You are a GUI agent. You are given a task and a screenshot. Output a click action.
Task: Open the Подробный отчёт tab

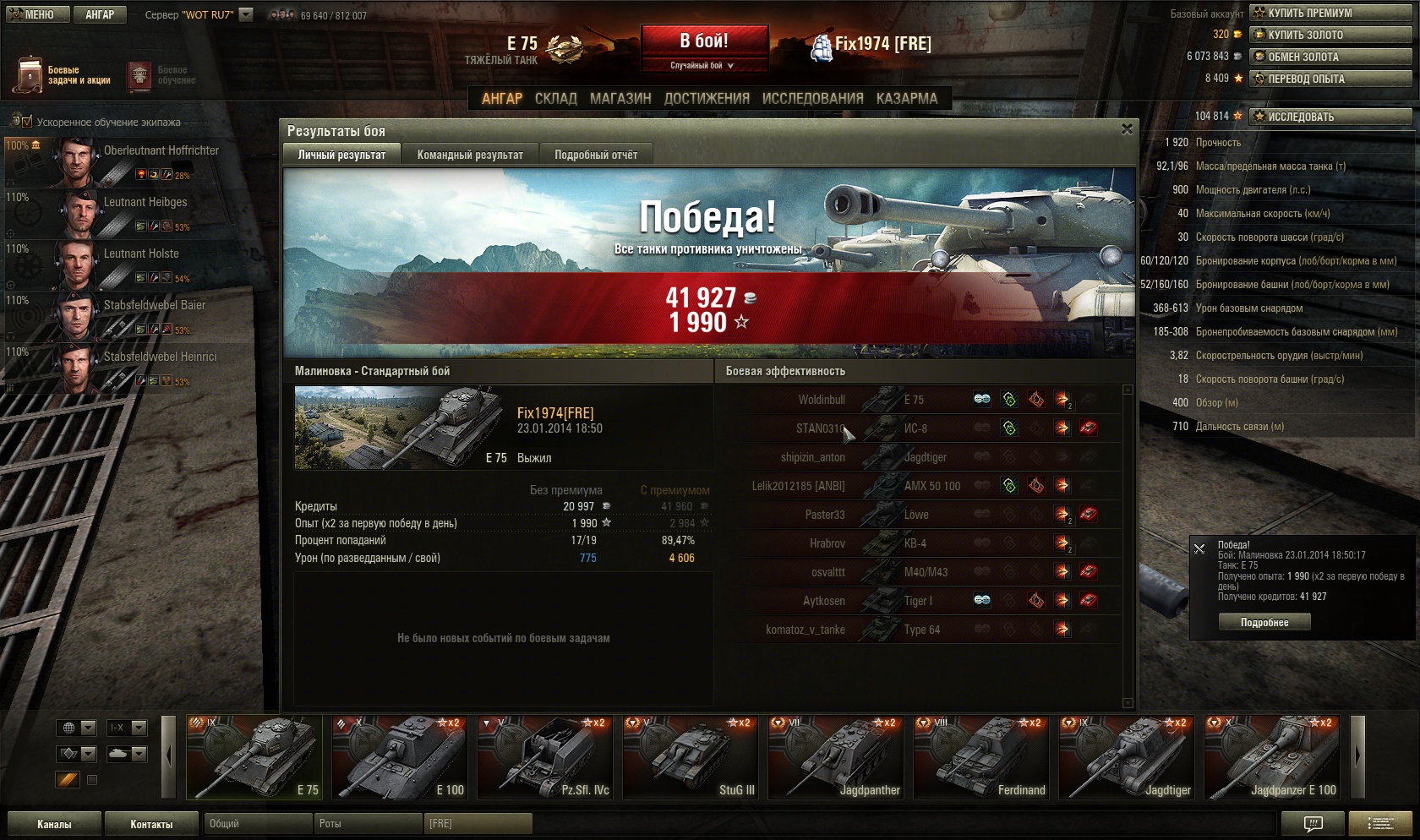[596, 155]
